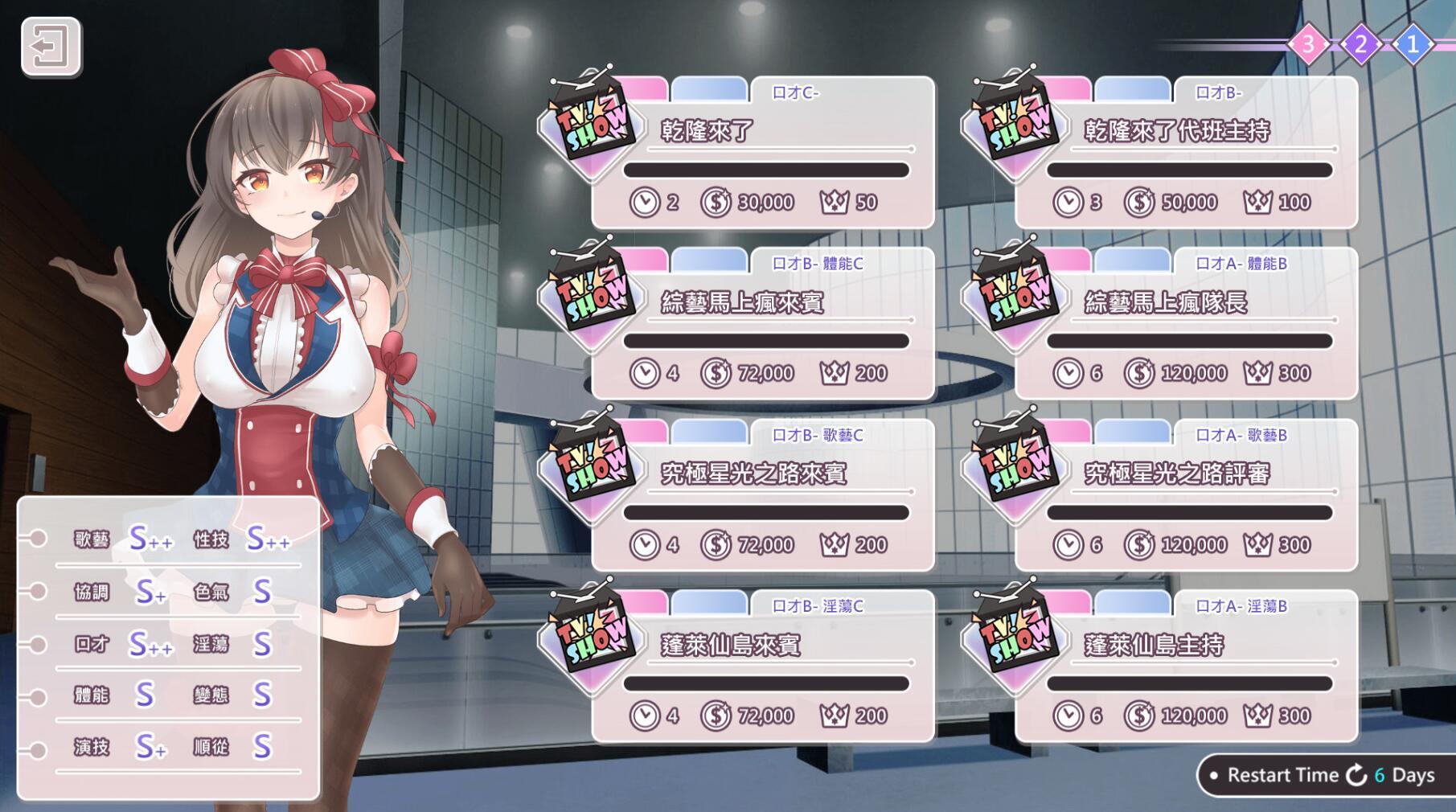Screen dimensions: 1456x812
Task: Click the crown icon on 究極星光之路評審 card
Action: (1257, 543)
